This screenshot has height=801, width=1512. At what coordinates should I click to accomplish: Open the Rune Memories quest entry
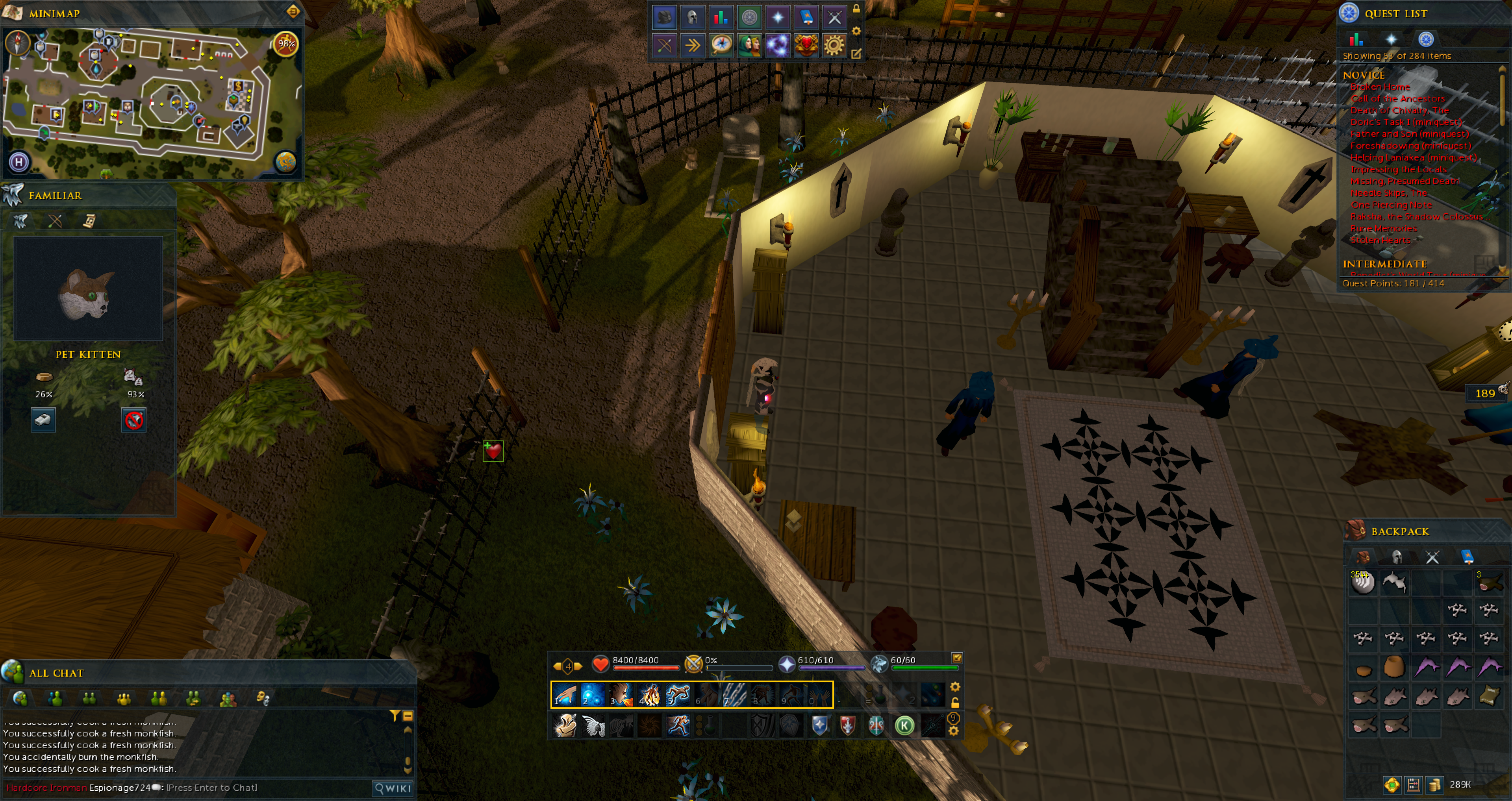tap(1384, 228)
